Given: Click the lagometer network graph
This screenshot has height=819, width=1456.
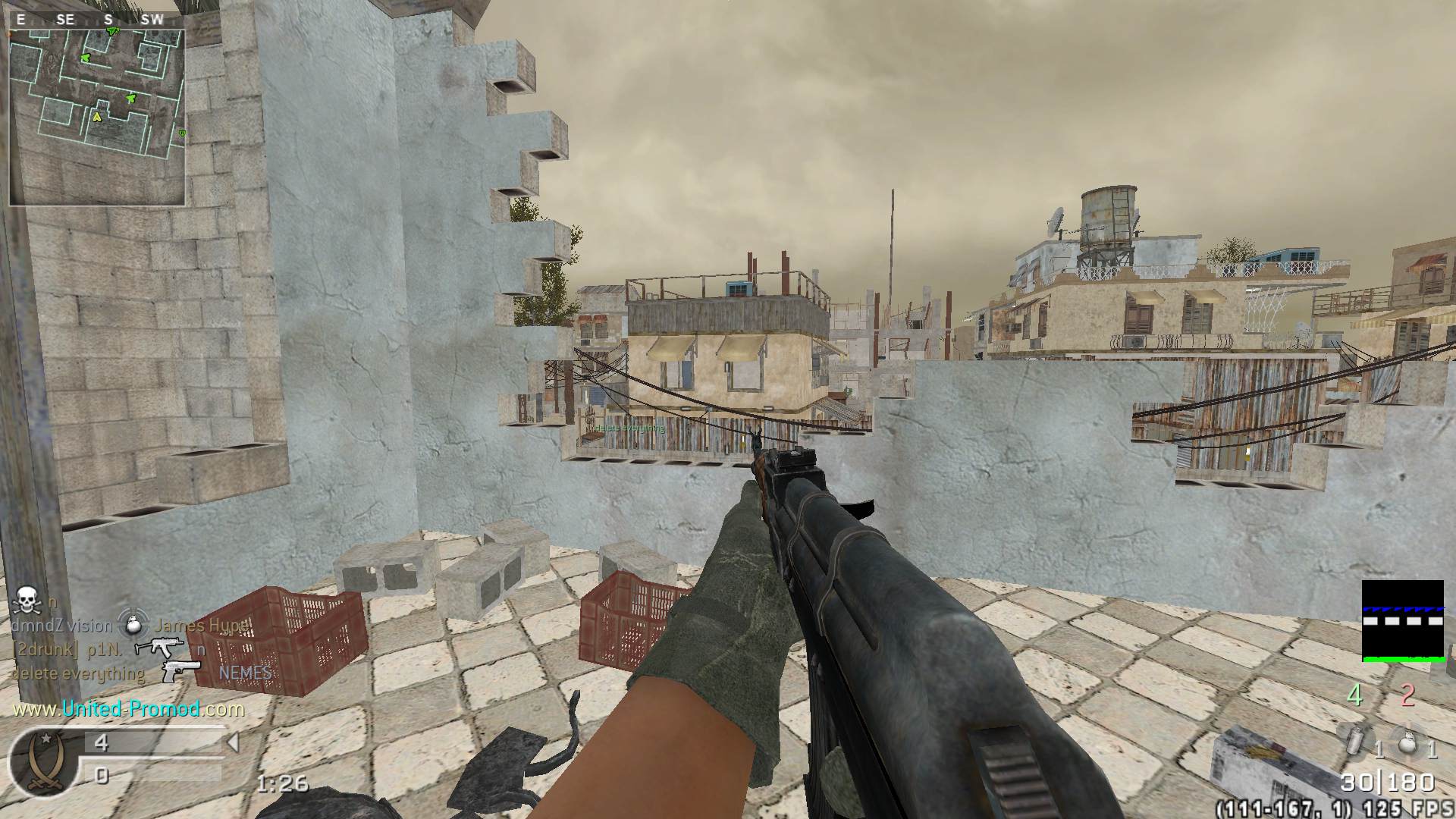Looking at the screenshot, I should point(1402,621).
